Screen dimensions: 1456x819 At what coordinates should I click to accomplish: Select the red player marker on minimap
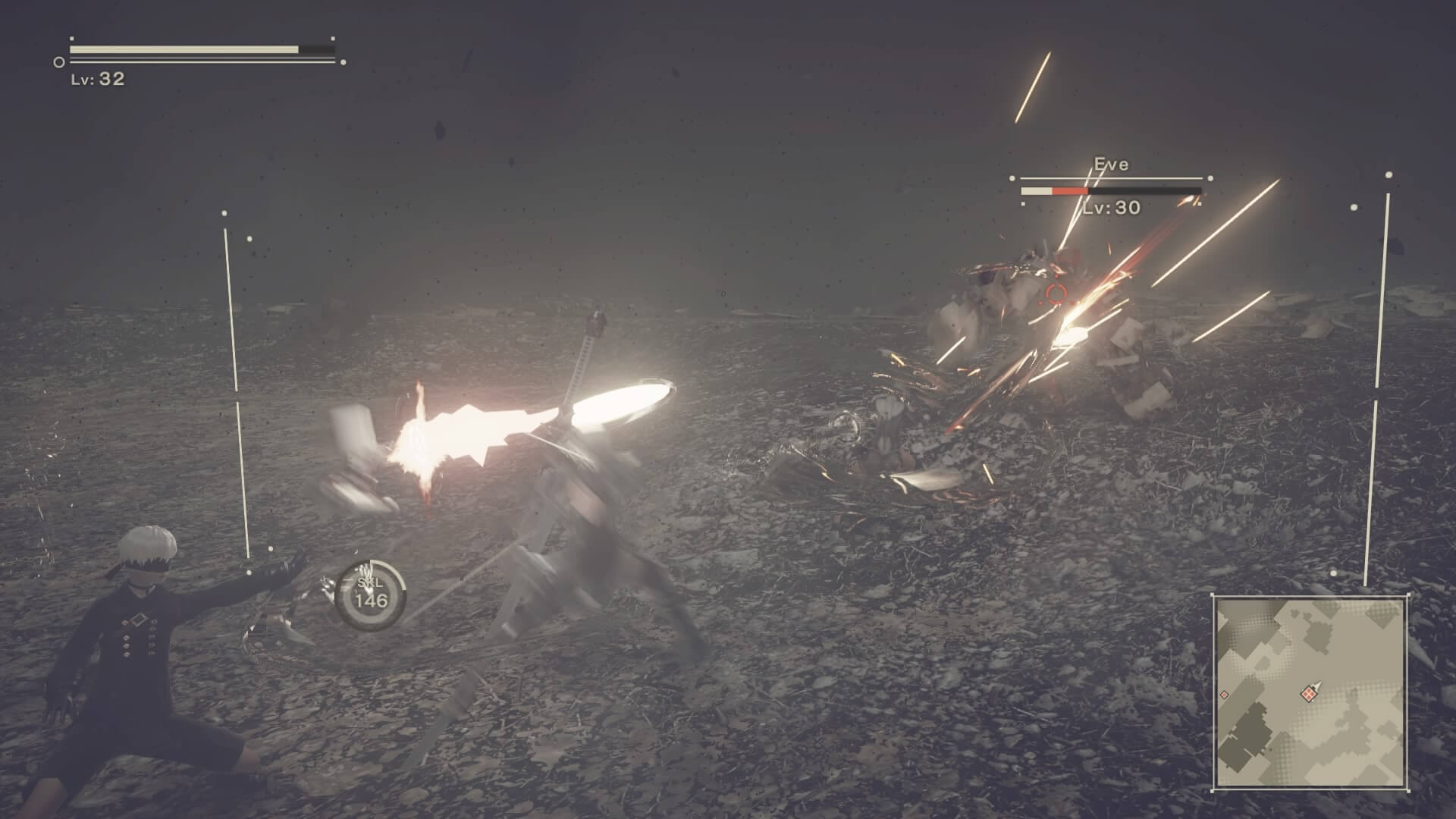(x=1309, y=692)
